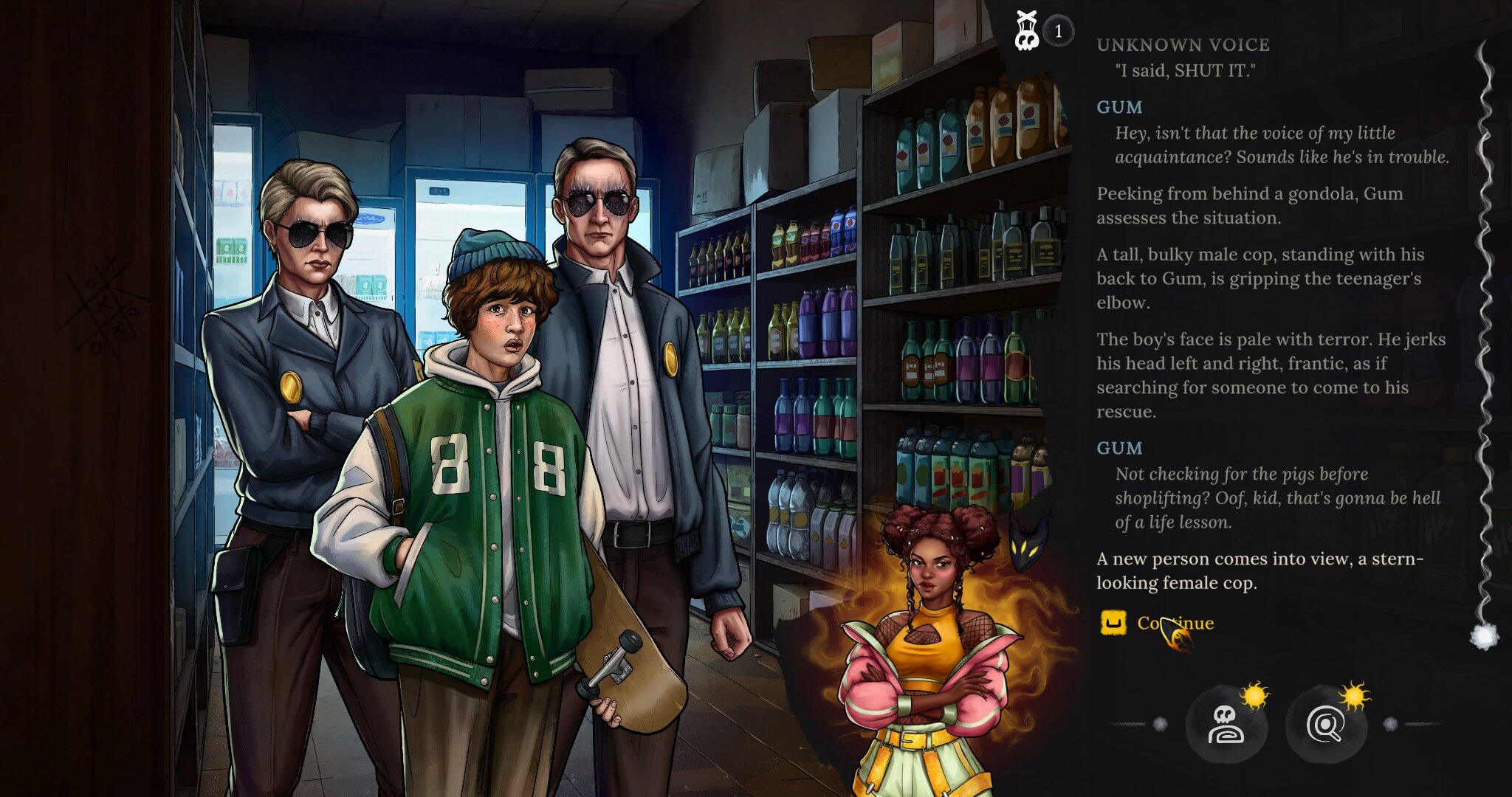Open the skull figure character menu
Viewport: 1512px width, 797px height.
[1226, 725]
